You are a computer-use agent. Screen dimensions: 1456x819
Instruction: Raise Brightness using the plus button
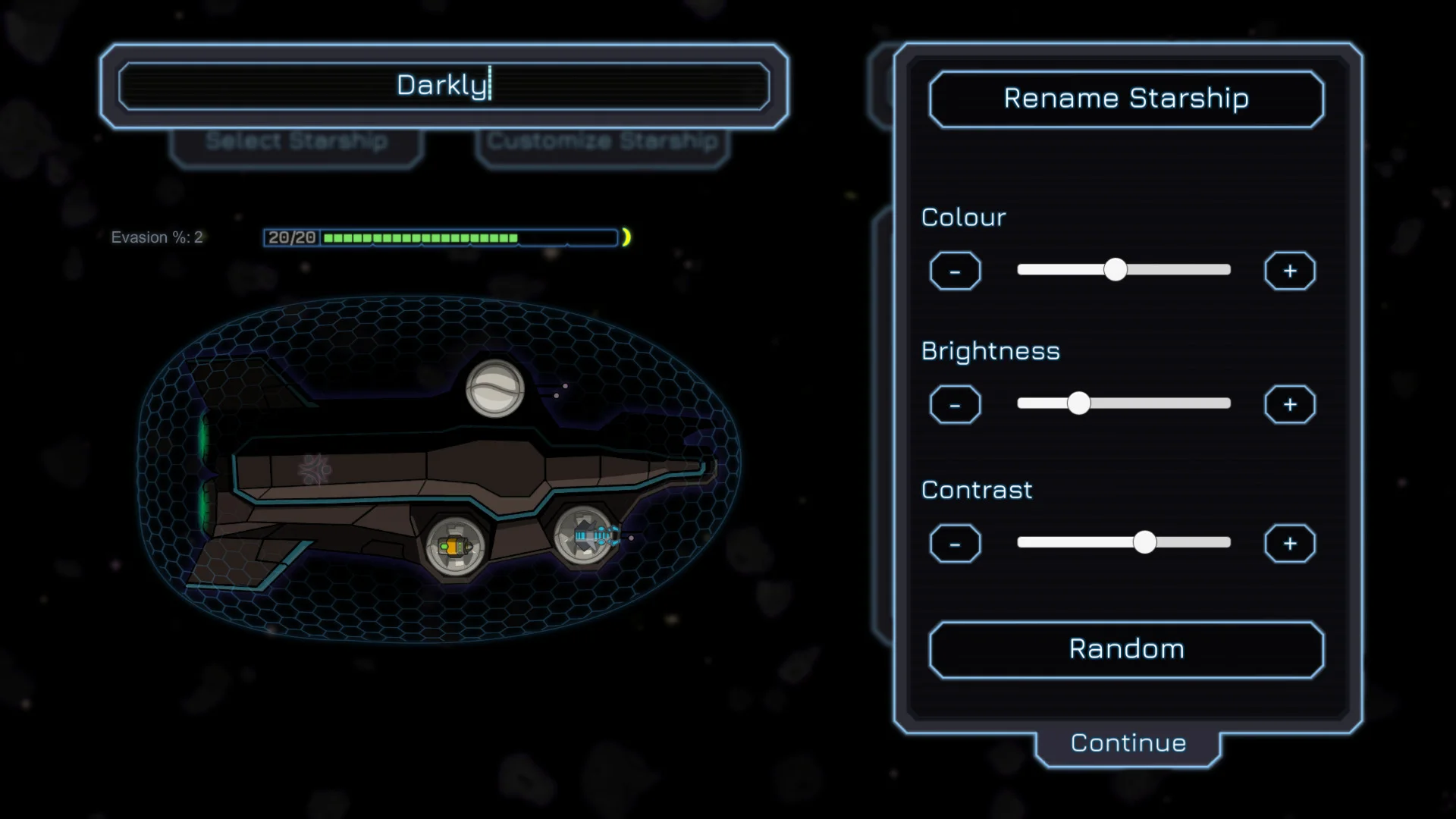(1289, 405)
